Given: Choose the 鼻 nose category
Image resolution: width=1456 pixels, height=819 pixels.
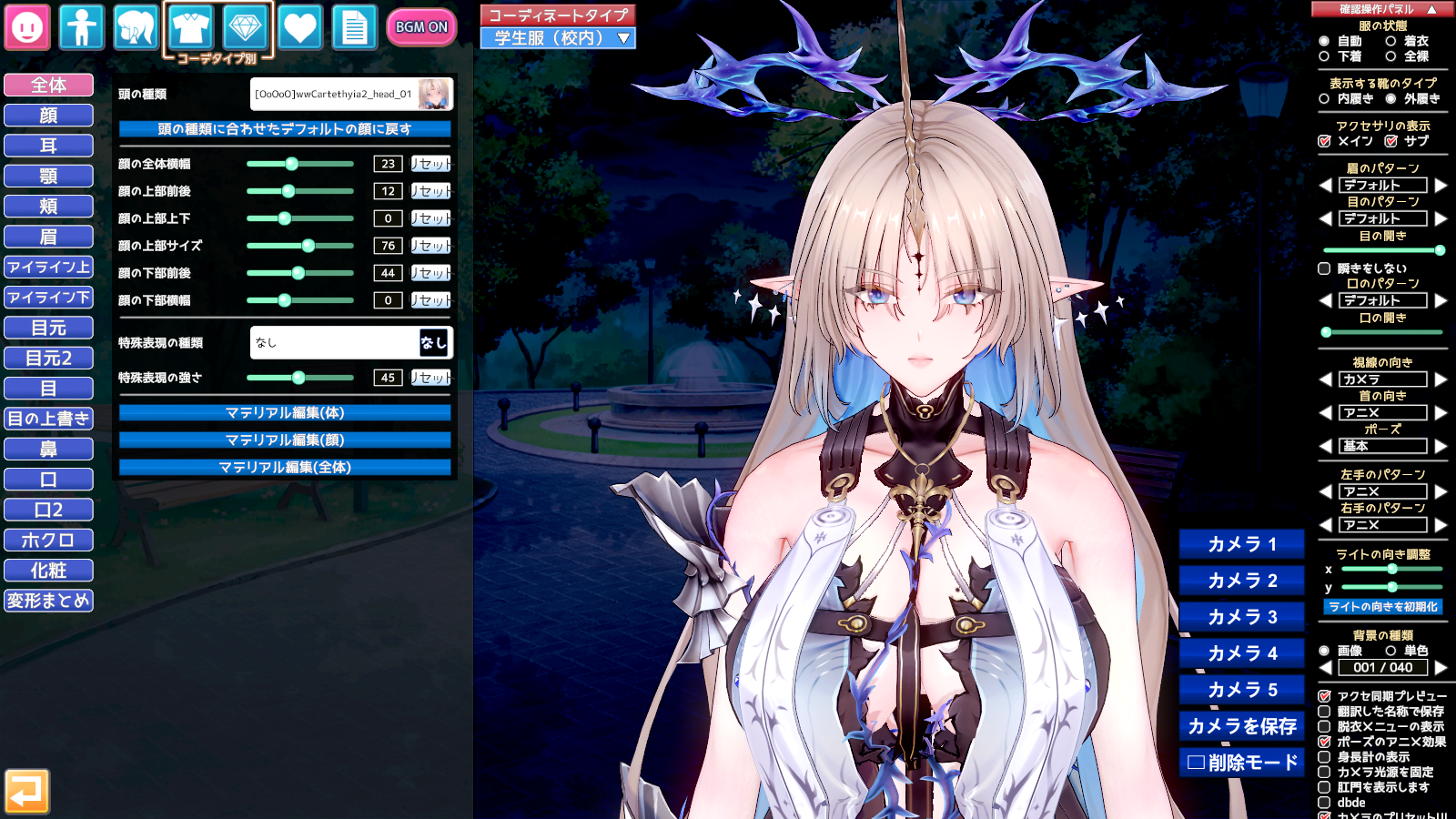Looking at the screenshot, I should point(49,450).
